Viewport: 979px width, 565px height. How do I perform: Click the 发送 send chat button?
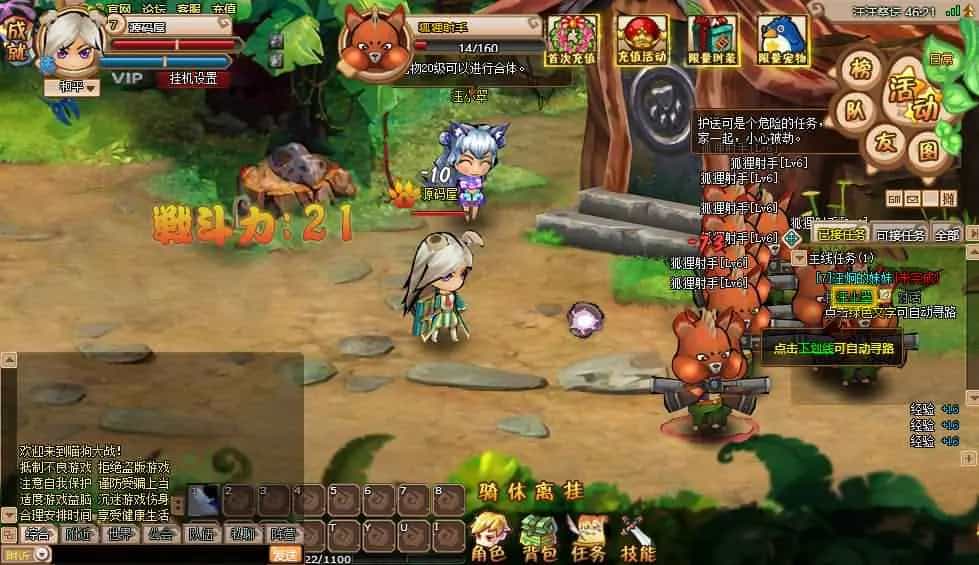[284, 555]
